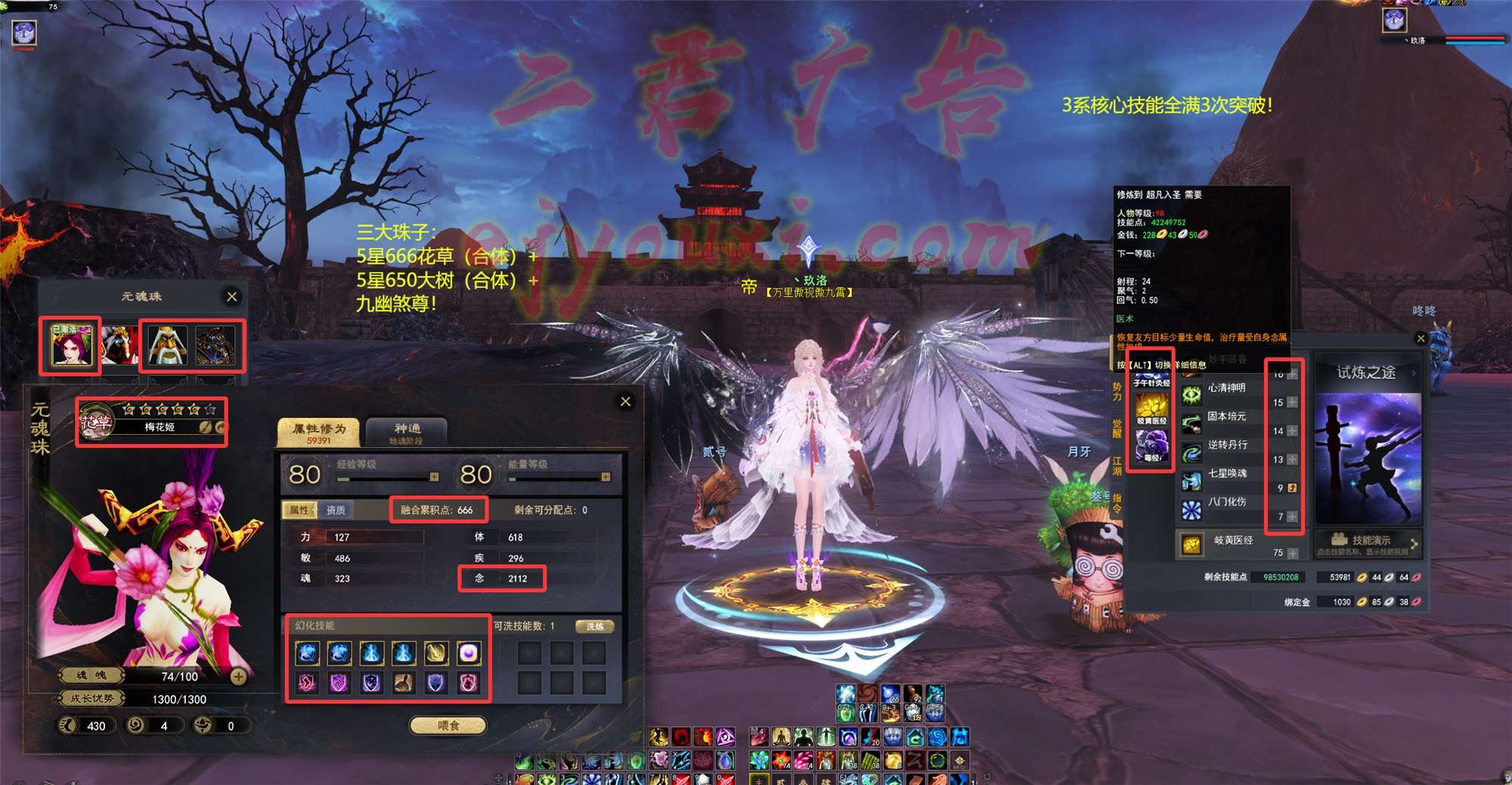Image resolution: width=1512 pixels, height=785 pixels.
Task: Select the 八门化伤 skill row
Action: point(1225,502)
